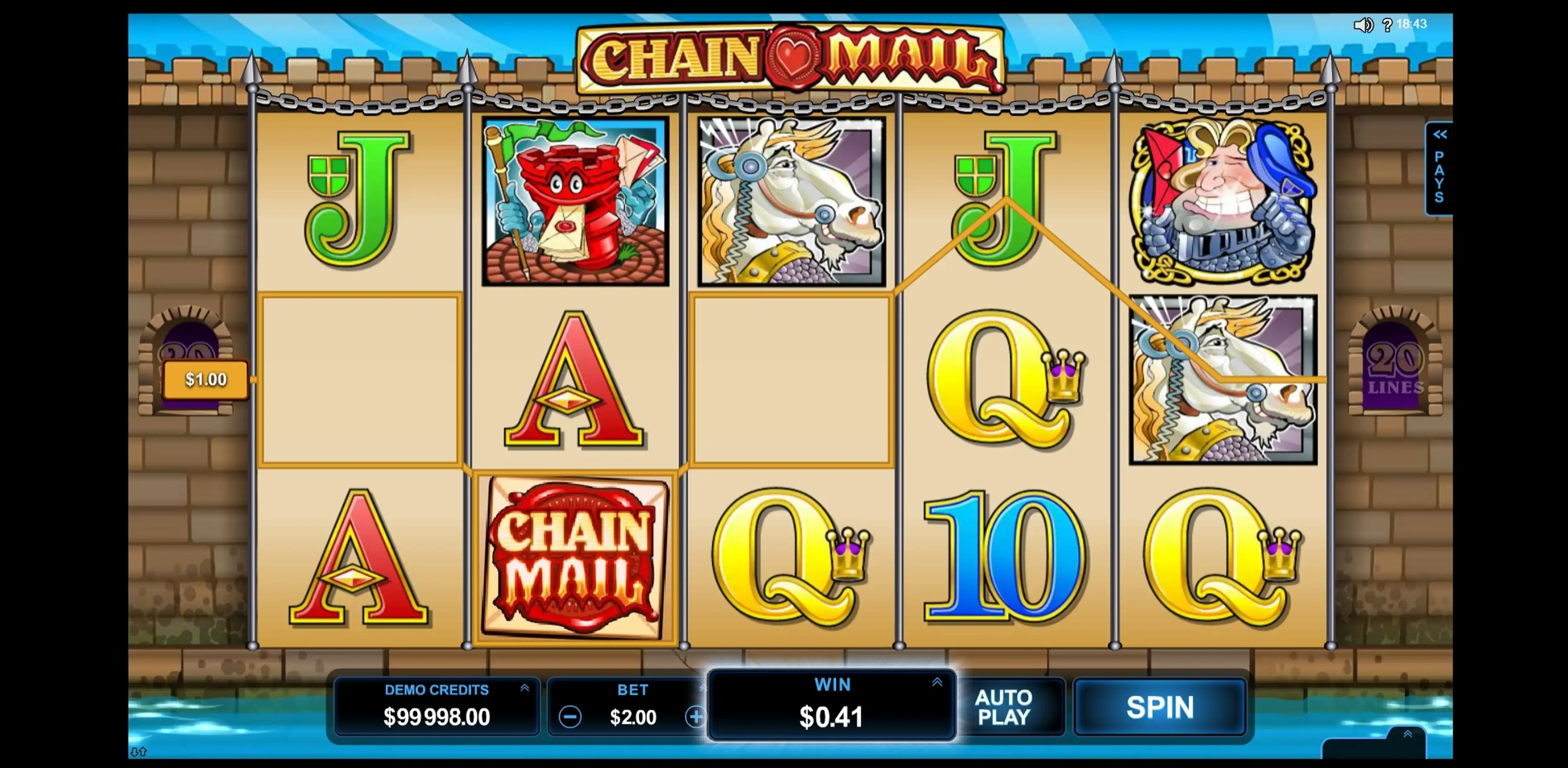Viewport: 1568px width, 768px height.
Task: Decrease the bet with the minus button
Action: (570, 717)
